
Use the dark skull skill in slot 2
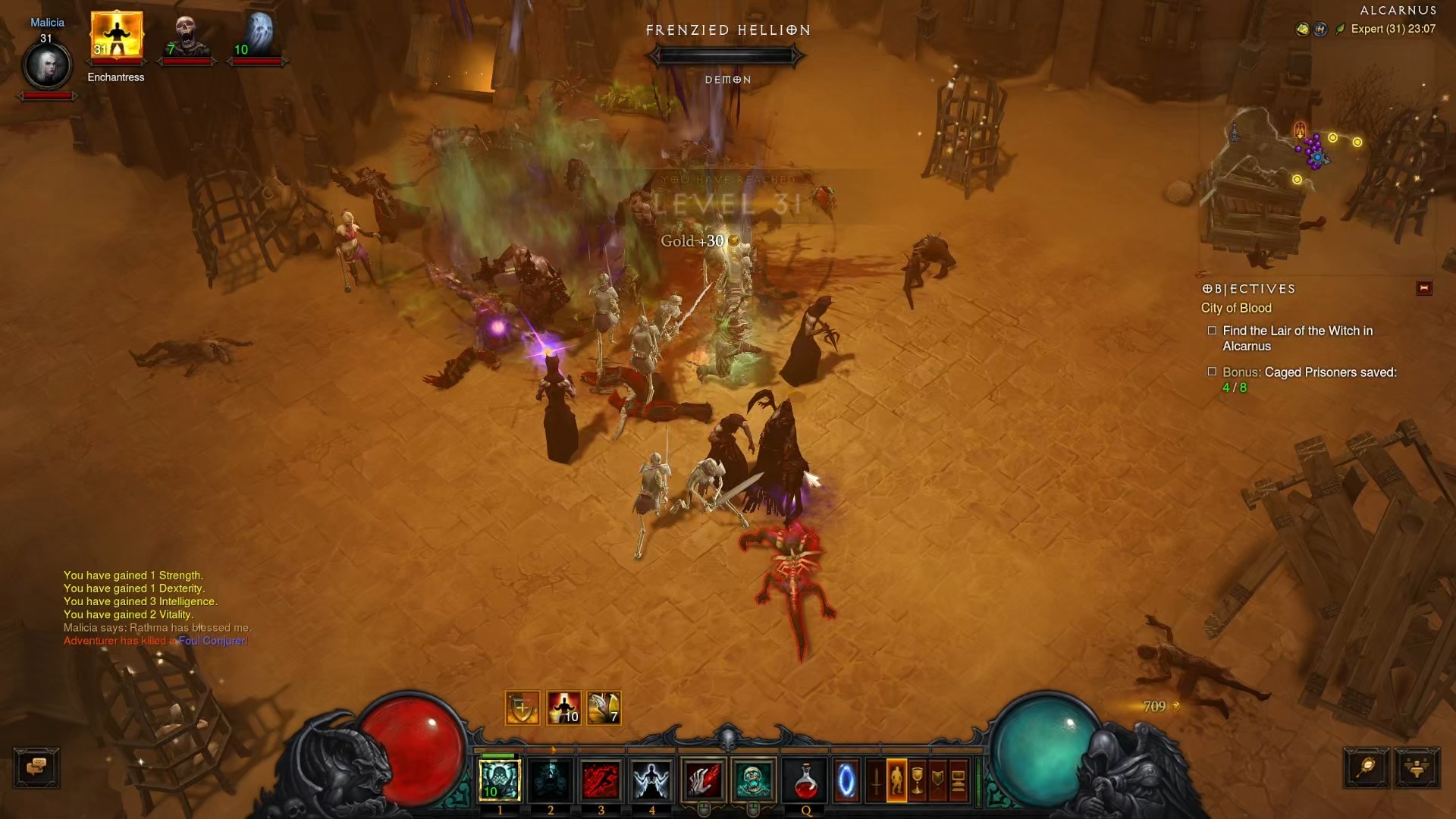coord(551,780)
